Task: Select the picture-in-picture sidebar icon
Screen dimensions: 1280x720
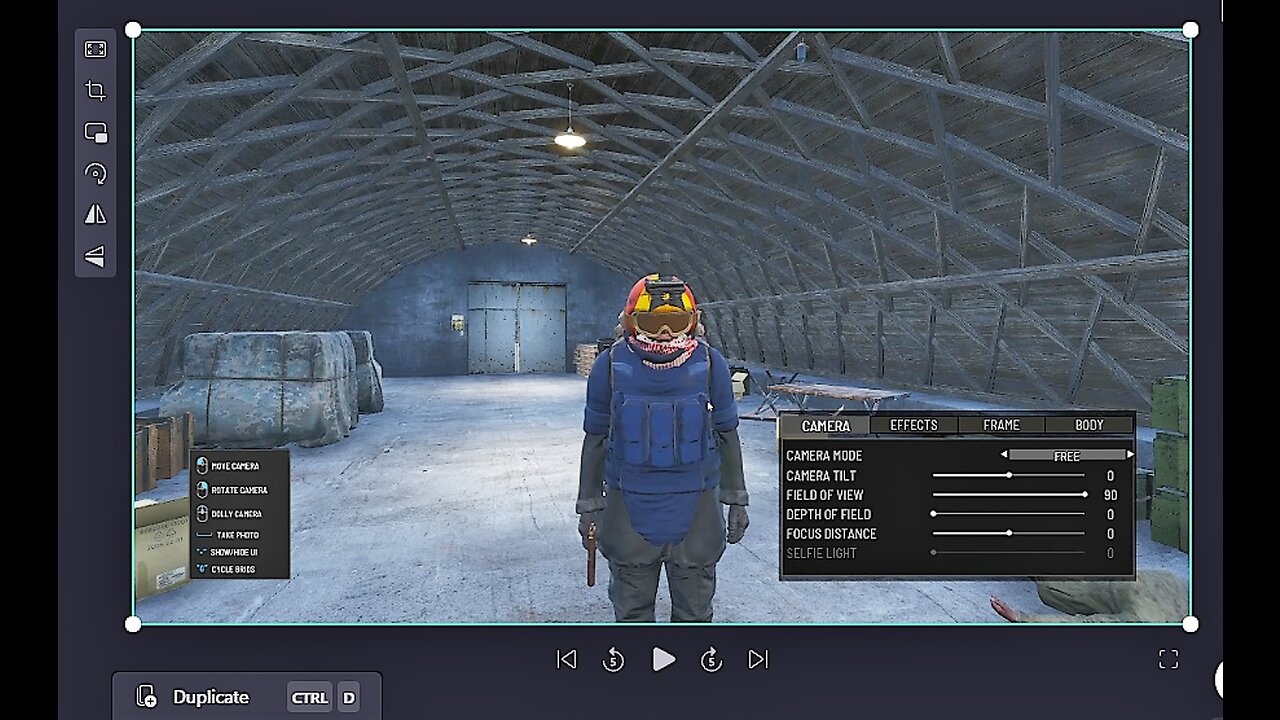Action: pyautogui.click(x=94, y=131)
